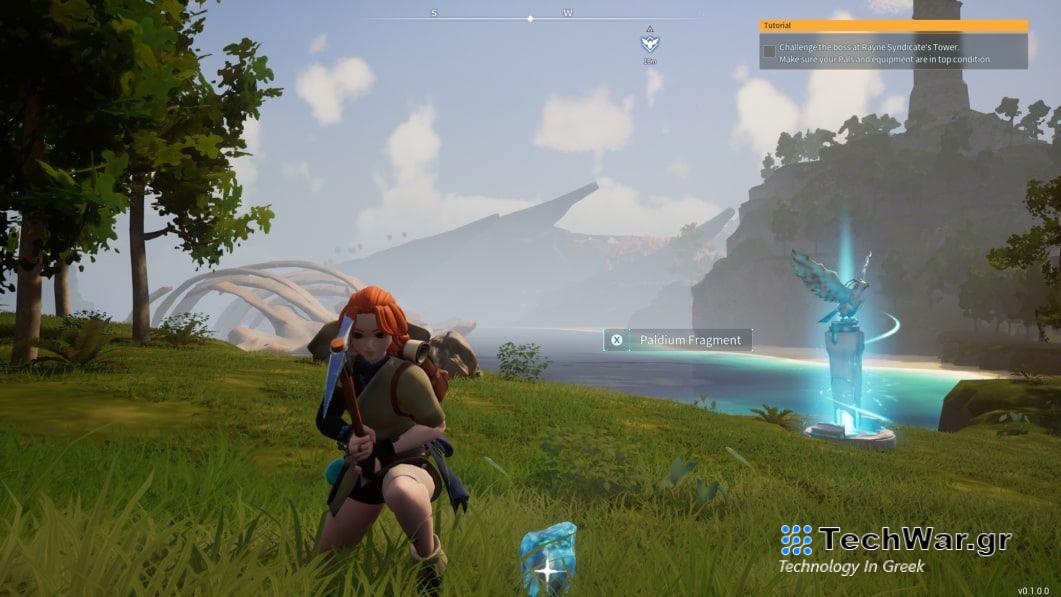Select the Paldium Fragment pickup label

[x=678, y=340]
